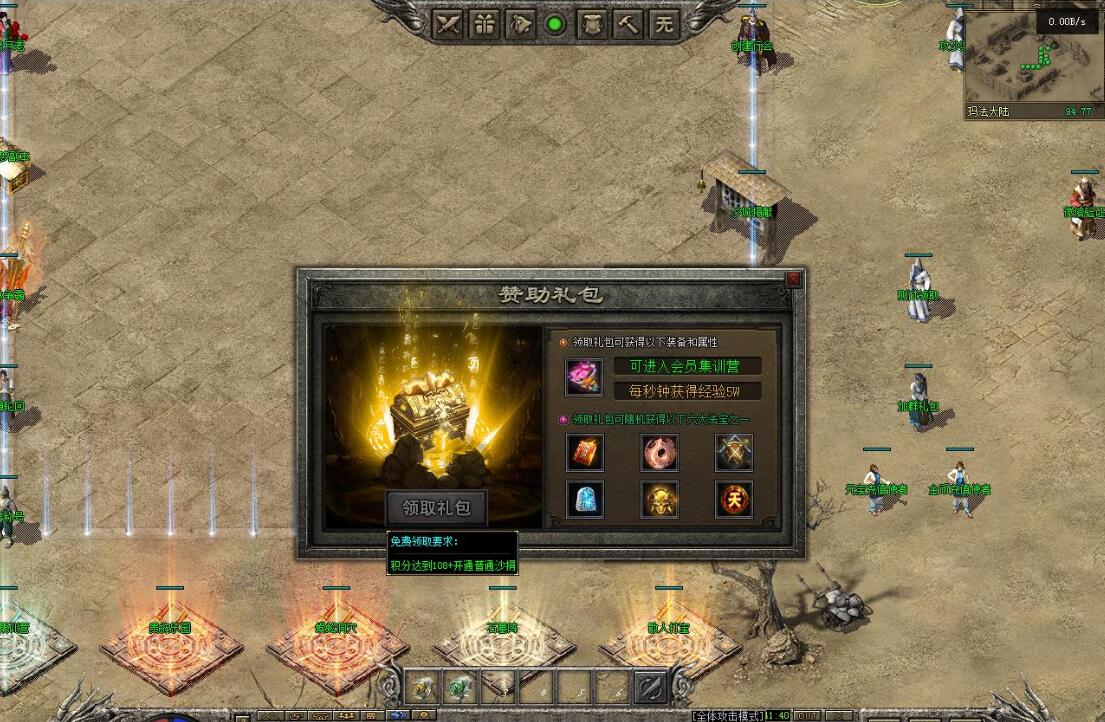Screen dimensions: 1105x722
Task: Inspect the copper ring treasure icon
Action: (x=660, y=453)
